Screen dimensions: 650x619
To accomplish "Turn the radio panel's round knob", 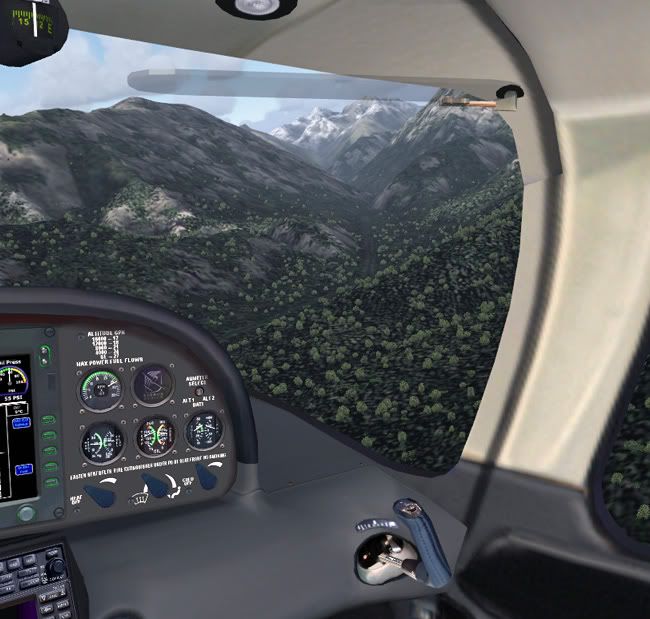I will click(56, 567).
